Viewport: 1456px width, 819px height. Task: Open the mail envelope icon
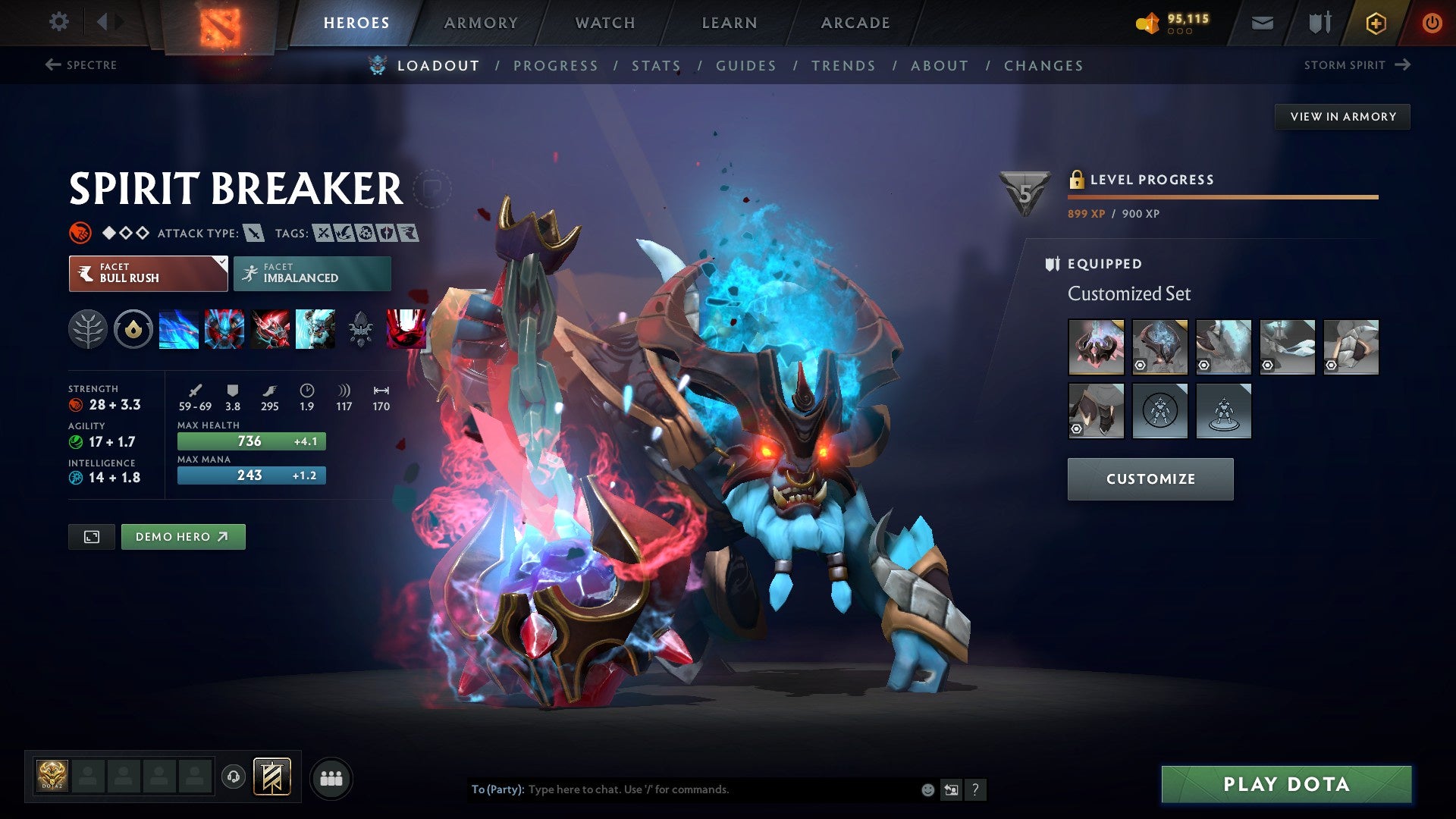[x=1263, y=23]
